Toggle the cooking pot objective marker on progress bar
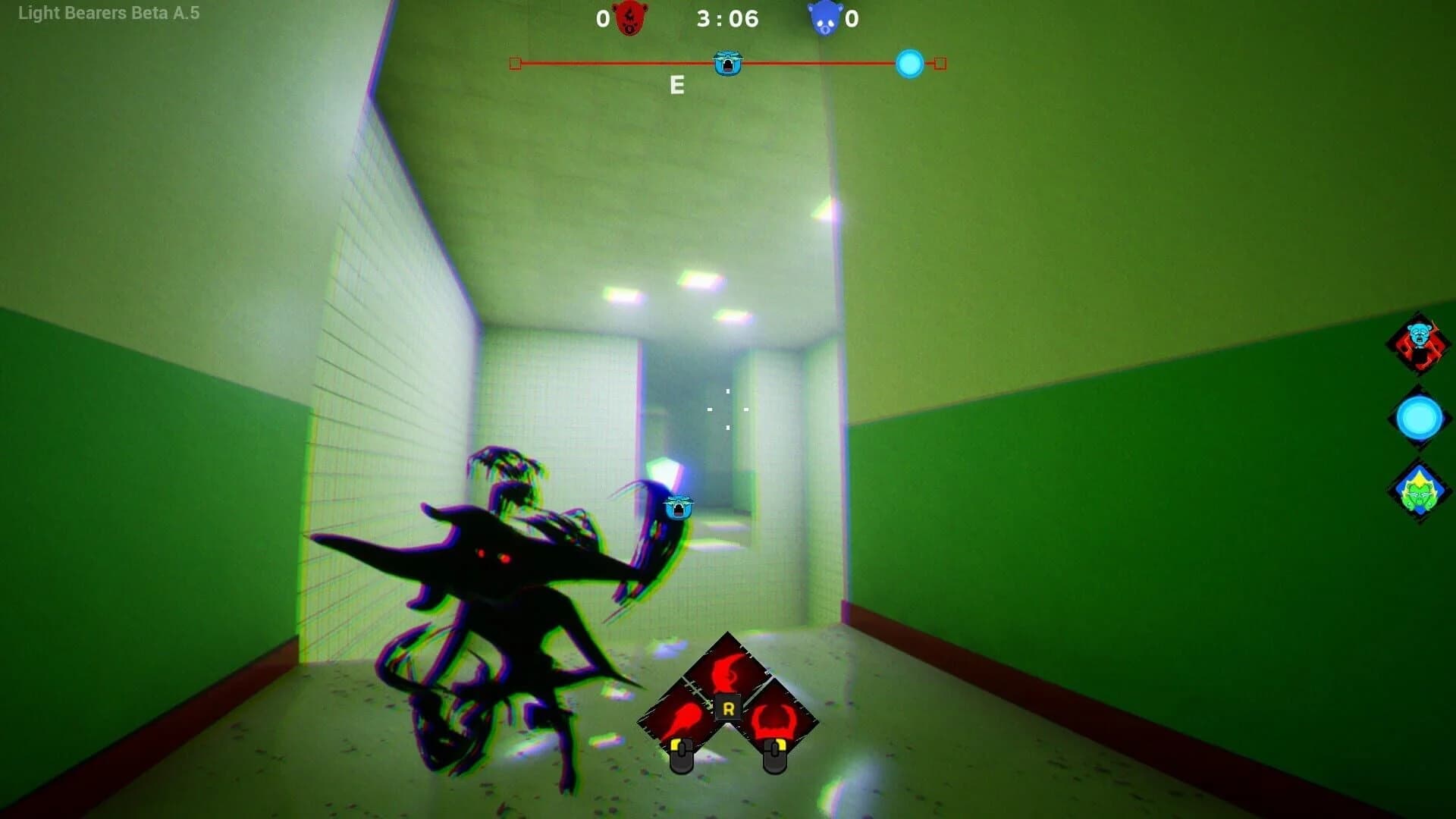 click(x=726, y=64)
